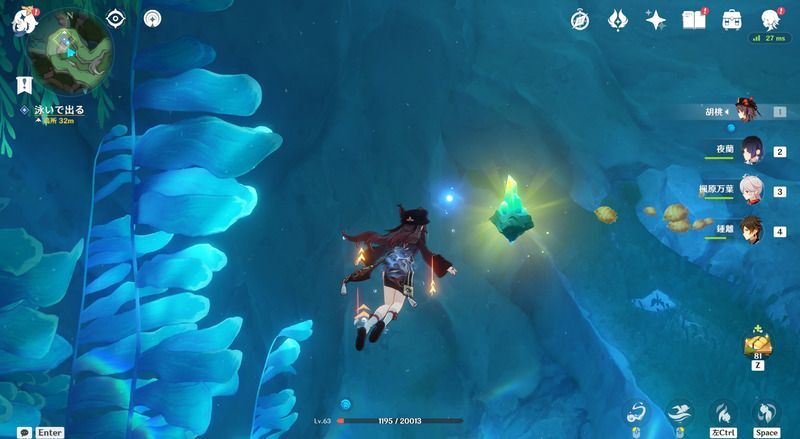
Task: Open the wish star icon
Action: click(x=656, y=20)
